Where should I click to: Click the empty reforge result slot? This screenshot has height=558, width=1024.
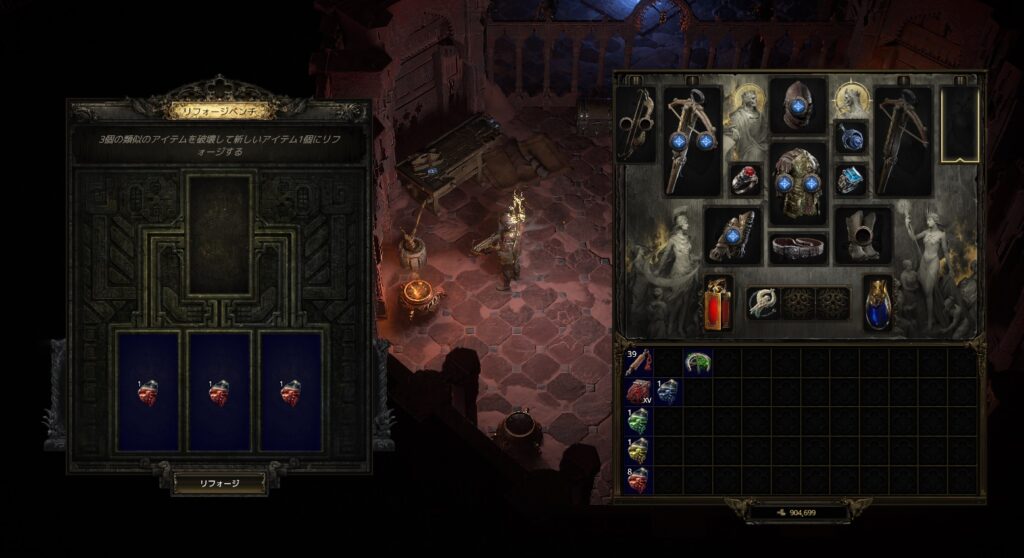click(x=219, y=236)
